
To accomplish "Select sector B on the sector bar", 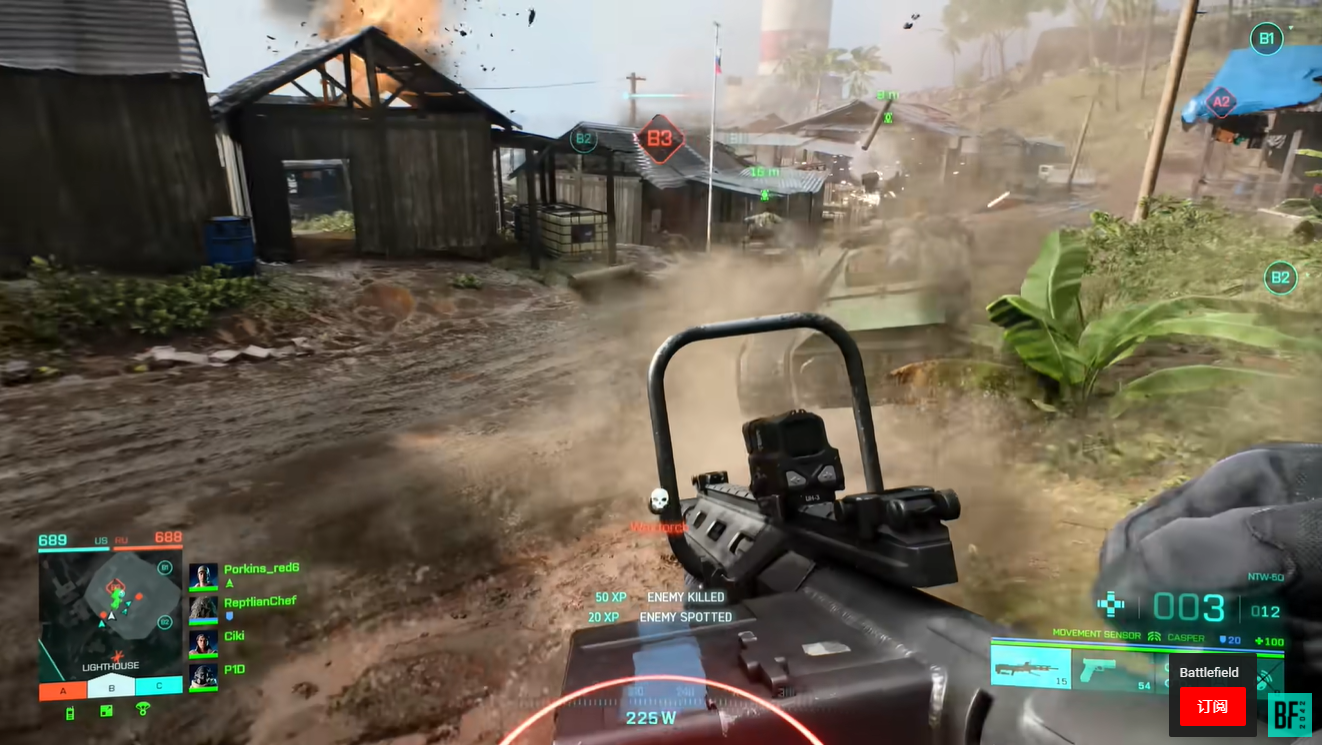I will (111, 687).
